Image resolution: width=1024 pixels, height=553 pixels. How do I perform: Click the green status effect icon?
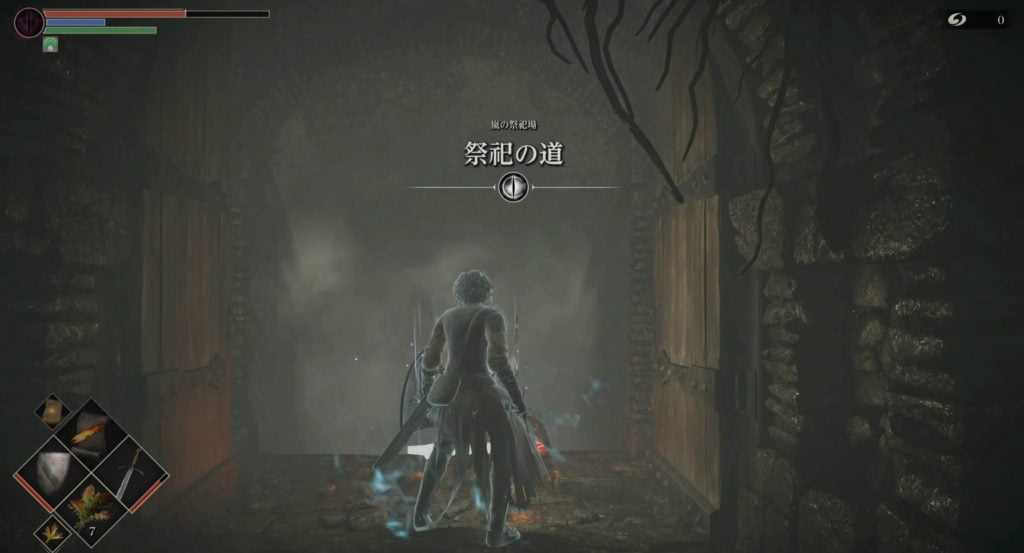50,44
